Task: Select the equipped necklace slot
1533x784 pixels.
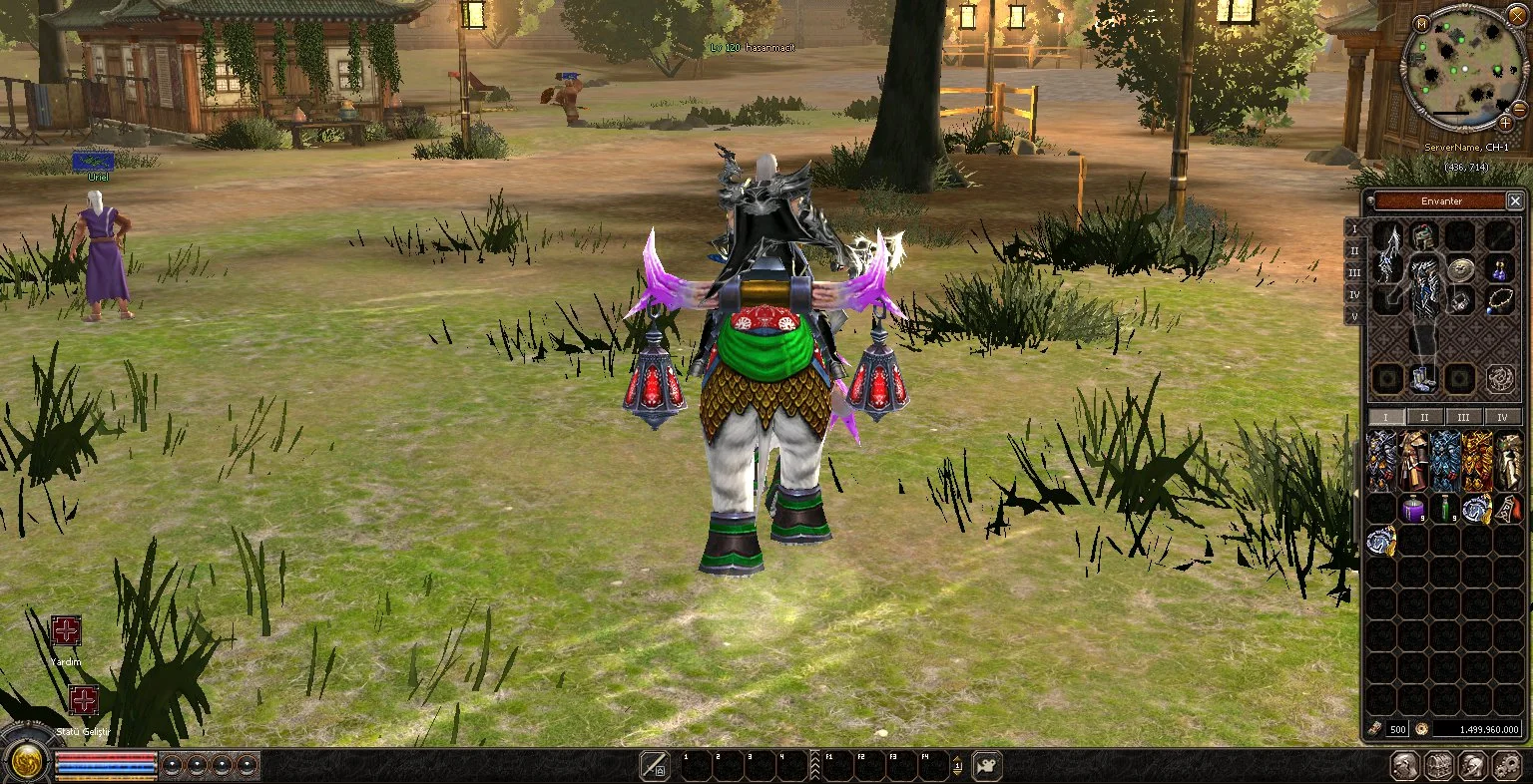Action: [x=1500, y=300]
